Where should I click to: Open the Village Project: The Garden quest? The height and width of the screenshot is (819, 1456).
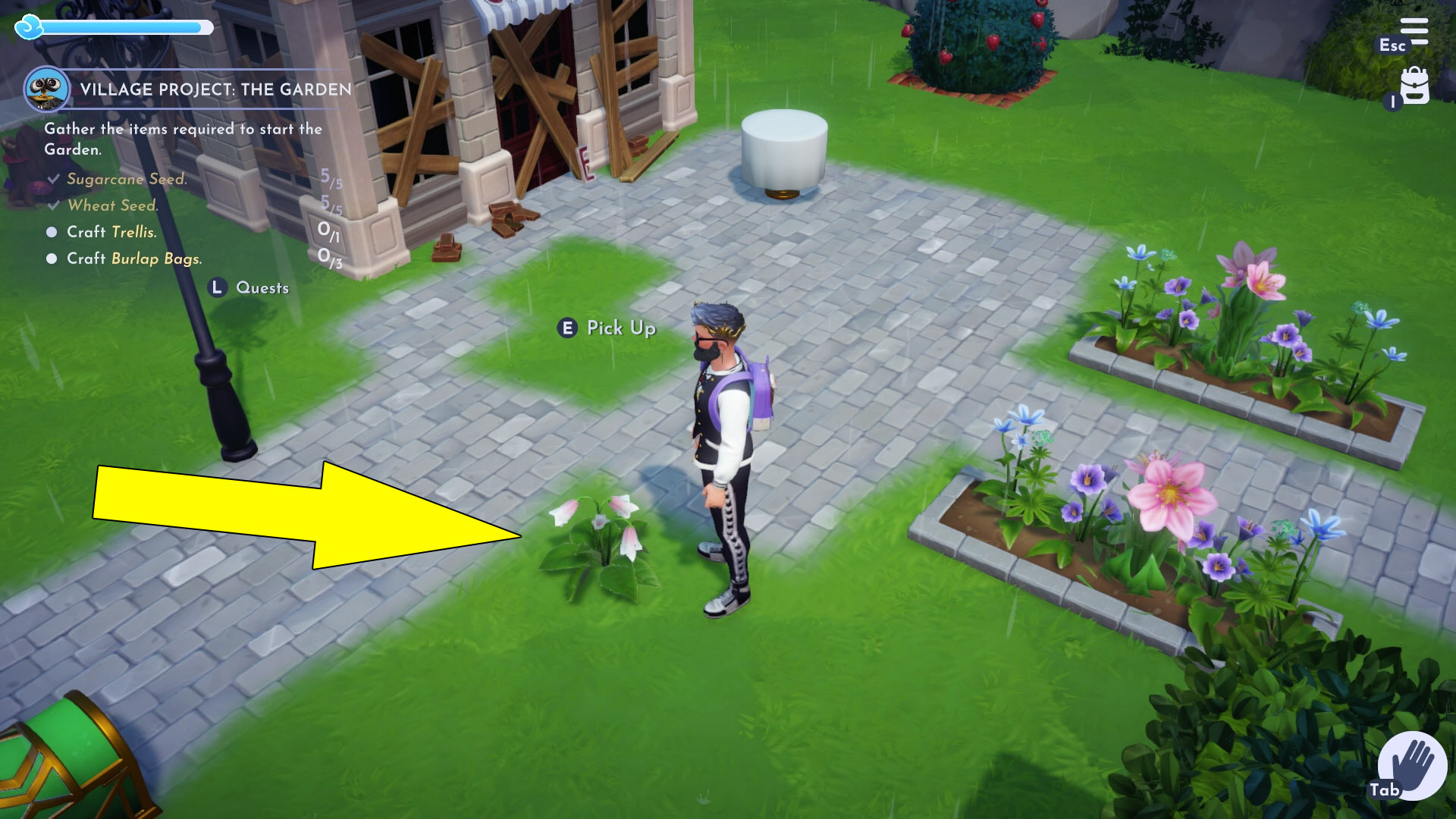tap(215, 89)
